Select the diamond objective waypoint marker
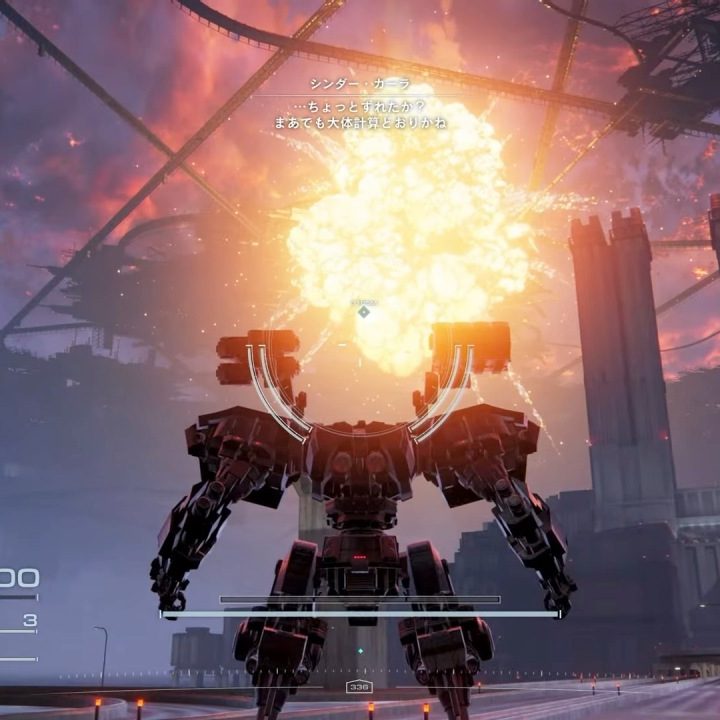The image size is (720, 720). coord(364,312)
